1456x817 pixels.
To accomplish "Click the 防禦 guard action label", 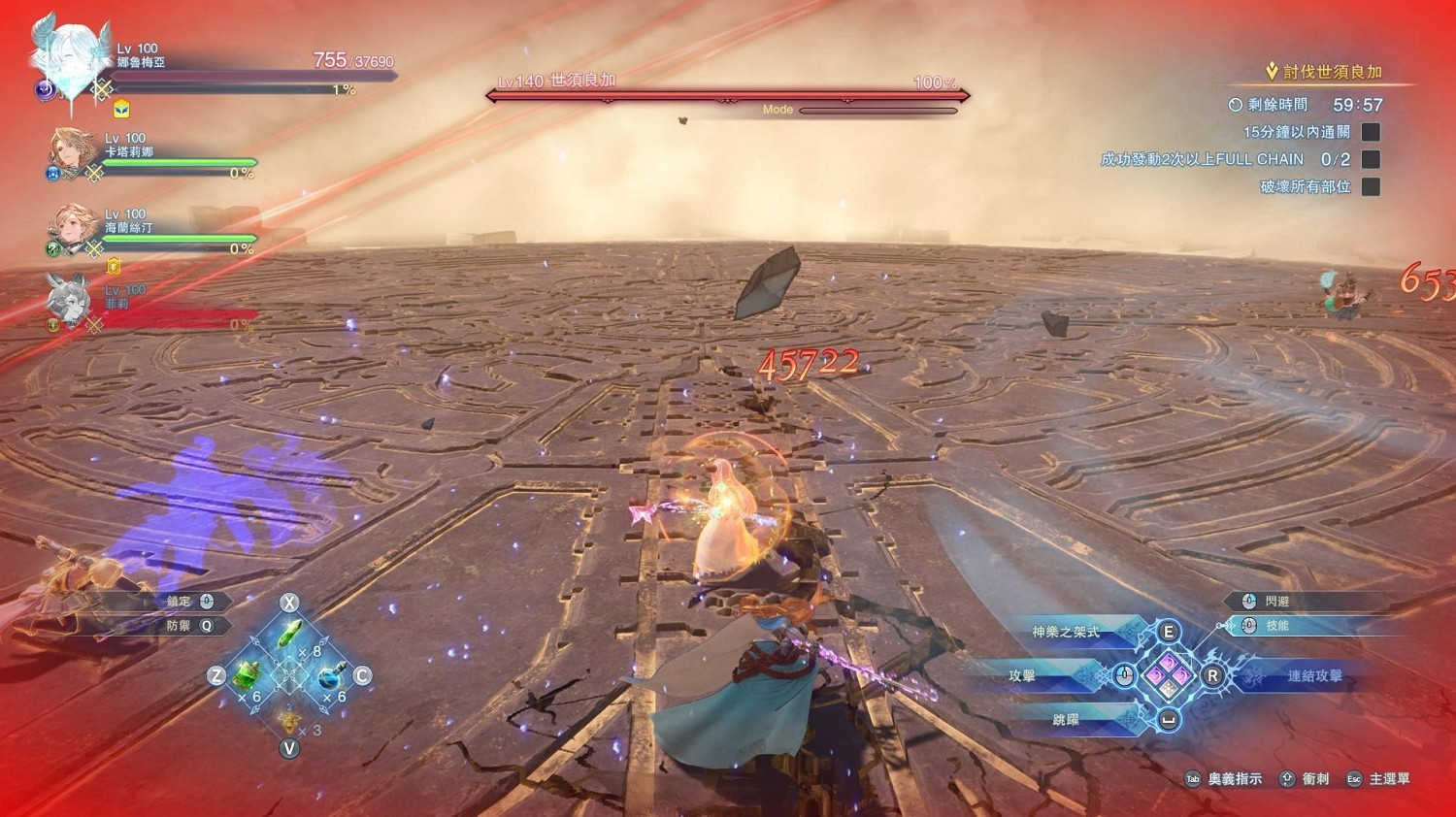I will point(180,627).
